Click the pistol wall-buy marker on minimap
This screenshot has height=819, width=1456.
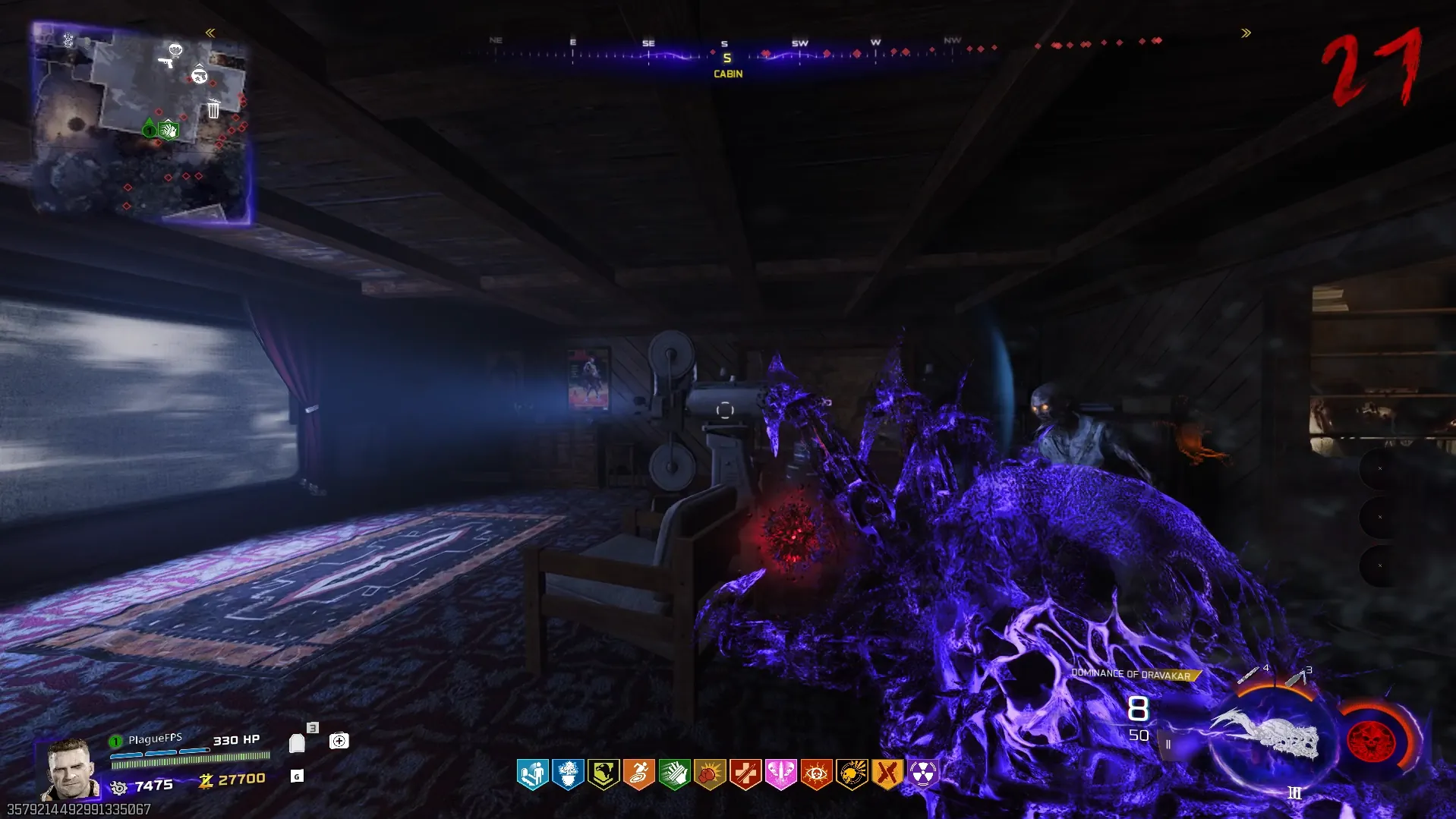coord(165,61)
